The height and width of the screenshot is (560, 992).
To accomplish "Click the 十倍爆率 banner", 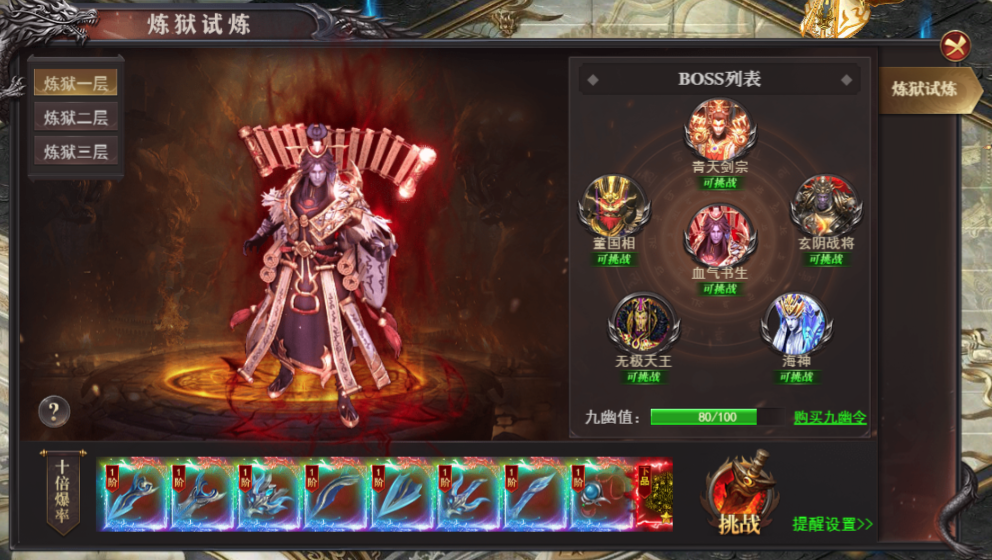I will click(63, 490).
